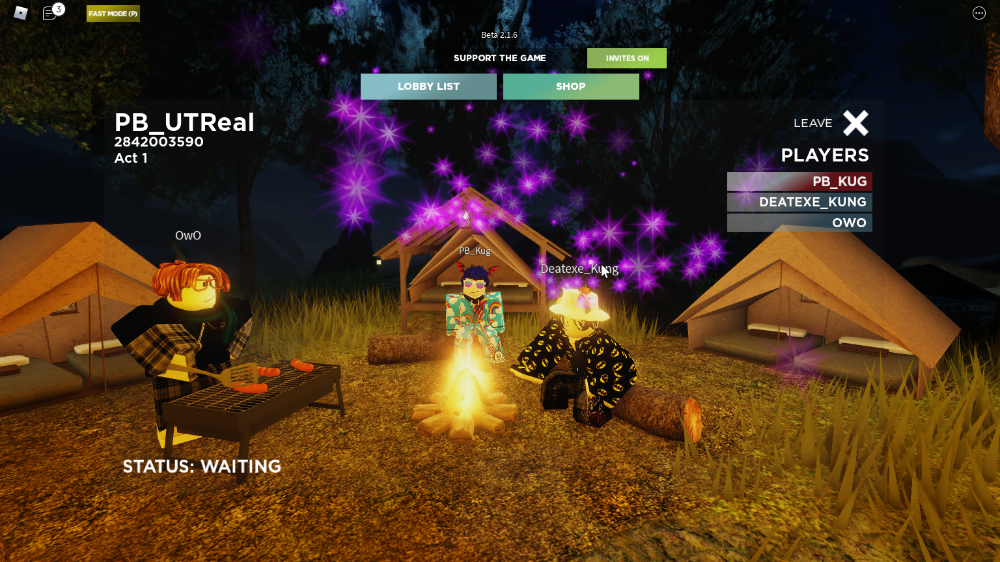
Task: Open the three-dot options menu
Action: tap(979, 13)
